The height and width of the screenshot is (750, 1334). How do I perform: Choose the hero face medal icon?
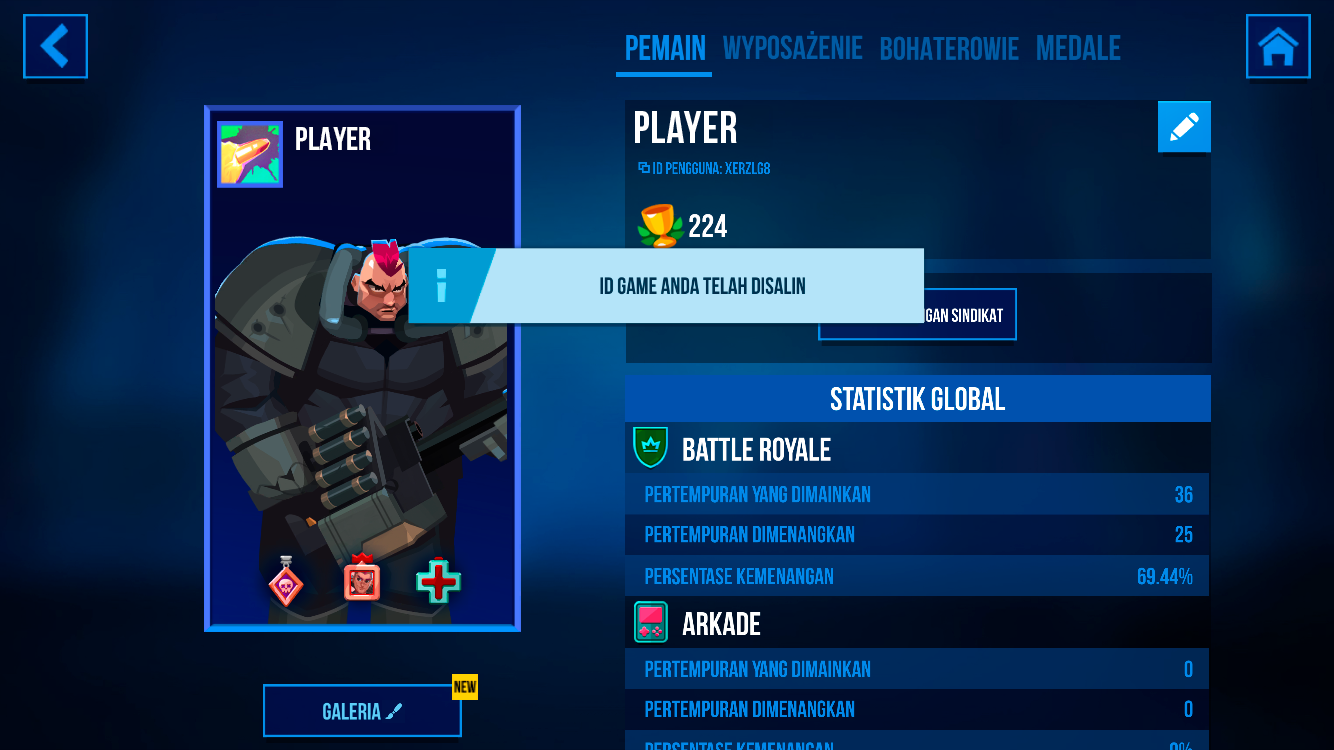point(362,579)
